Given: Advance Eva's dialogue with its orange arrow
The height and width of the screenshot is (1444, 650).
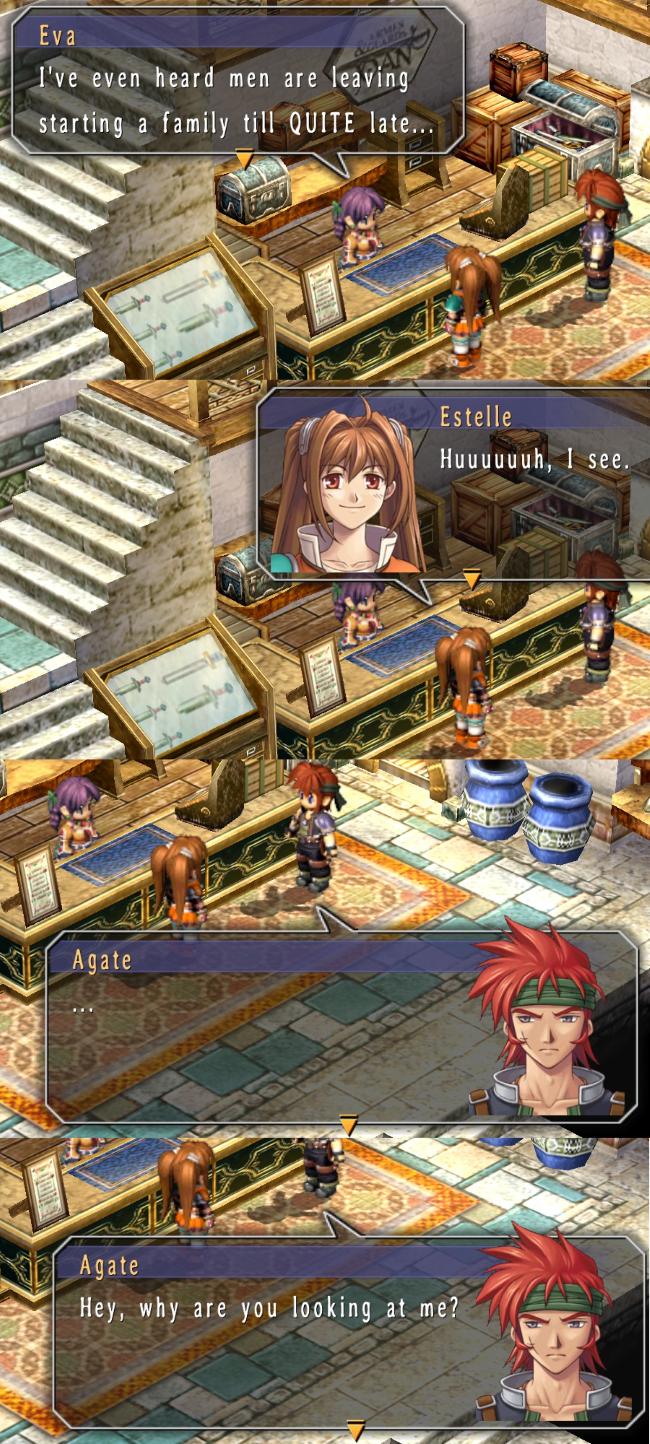Looking at the screenshot, I should (x=243, y=158).
